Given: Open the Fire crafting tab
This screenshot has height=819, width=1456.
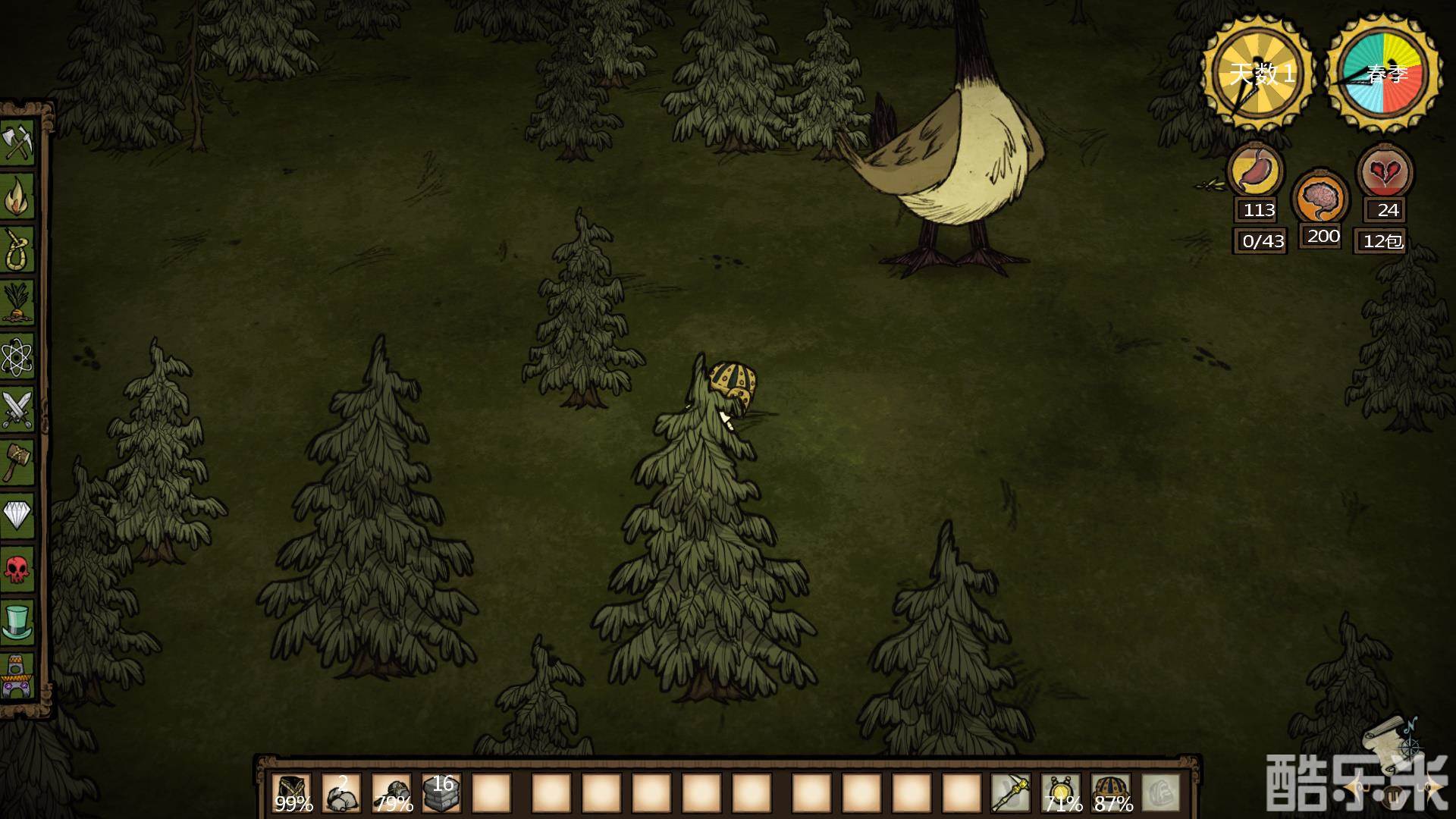Looking at the screenshot, I should (17, 196).
